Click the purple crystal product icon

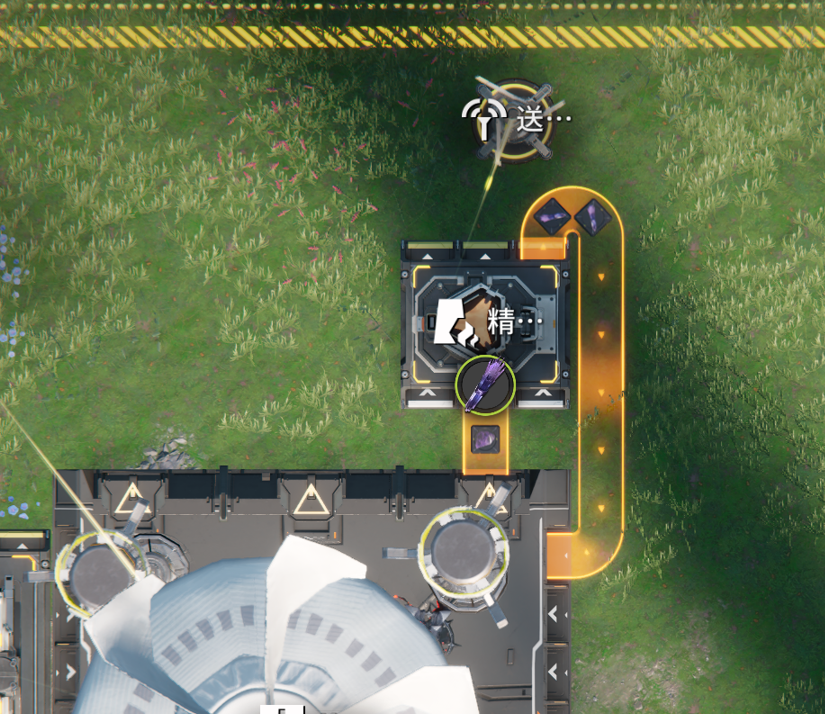[485, 386]
